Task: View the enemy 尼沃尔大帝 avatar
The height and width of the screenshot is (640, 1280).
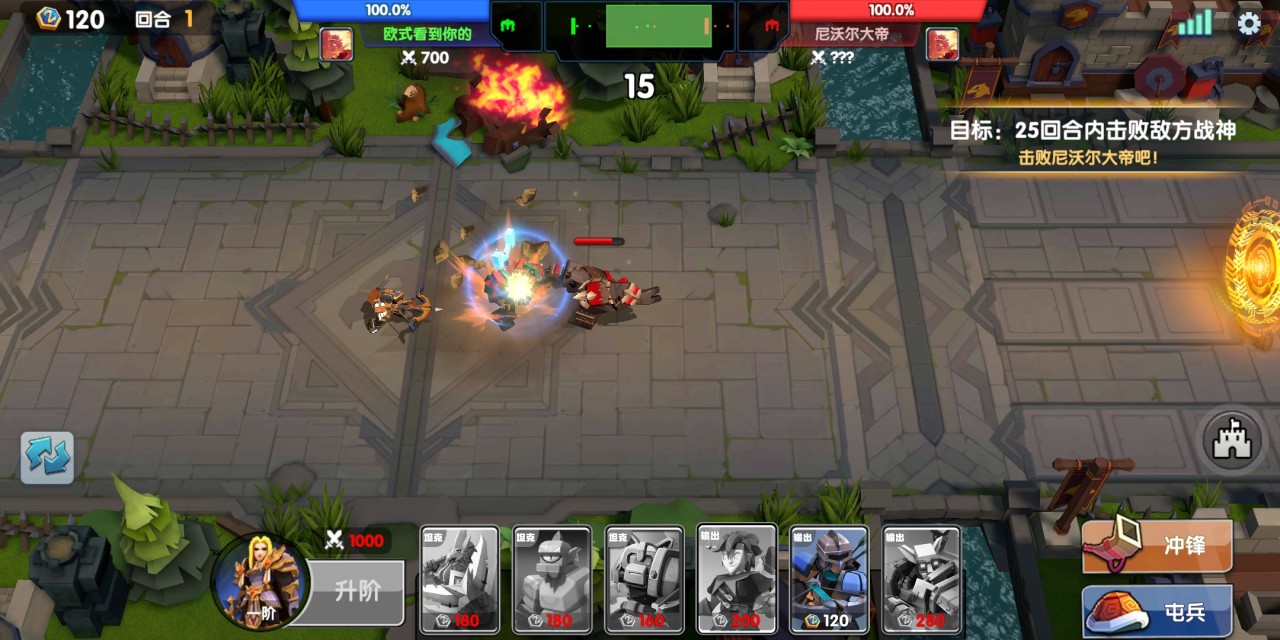Action: click(x=942, y=44)
